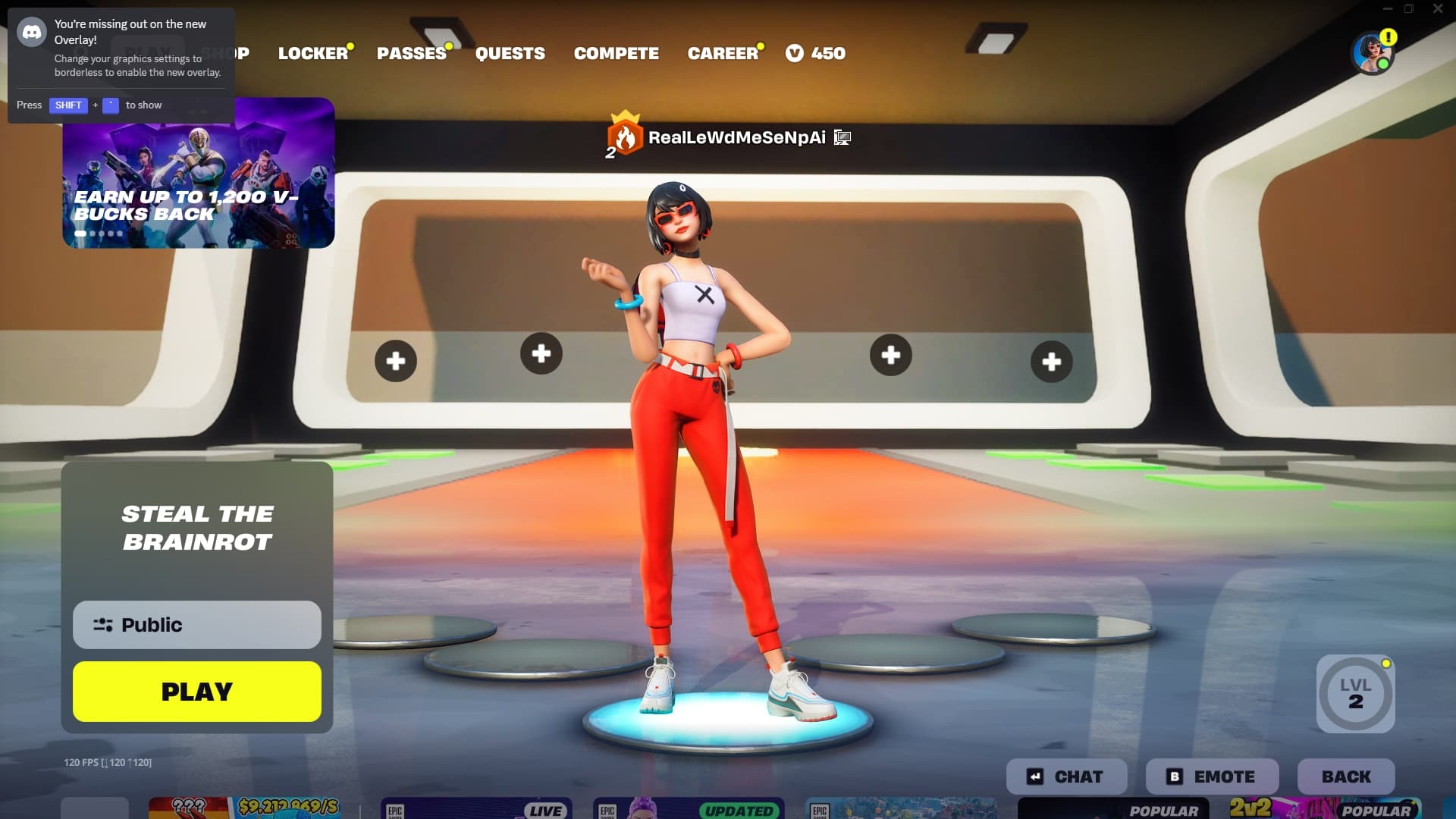Go to the Quests tab
The image size is (1456, 819).
coord(510,53)
